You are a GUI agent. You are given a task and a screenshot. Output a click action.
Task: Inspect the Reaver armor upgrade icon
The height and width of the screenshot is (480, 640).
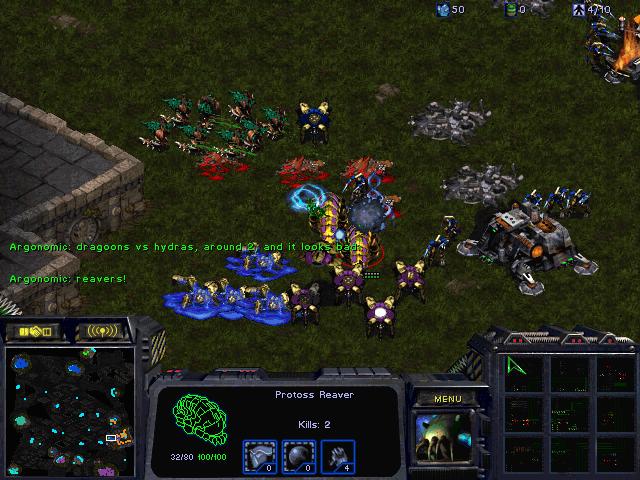(x=259, y=455)
